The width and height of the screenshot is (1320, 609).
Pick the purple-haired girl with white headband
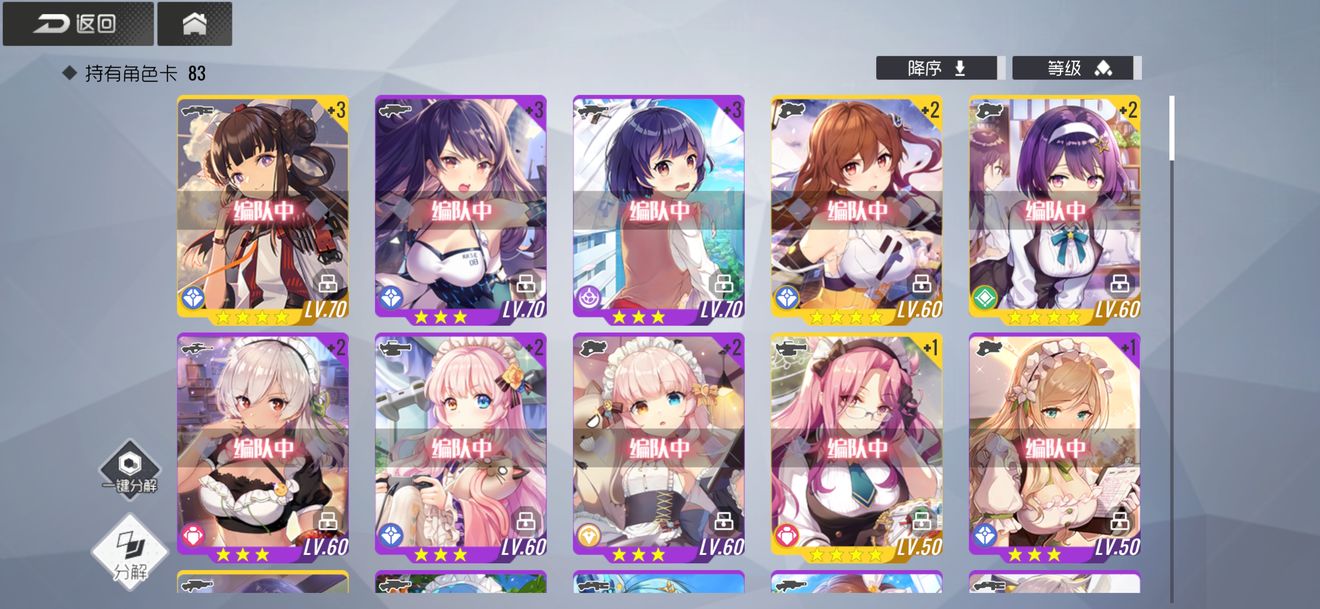tap(1054, 207)
